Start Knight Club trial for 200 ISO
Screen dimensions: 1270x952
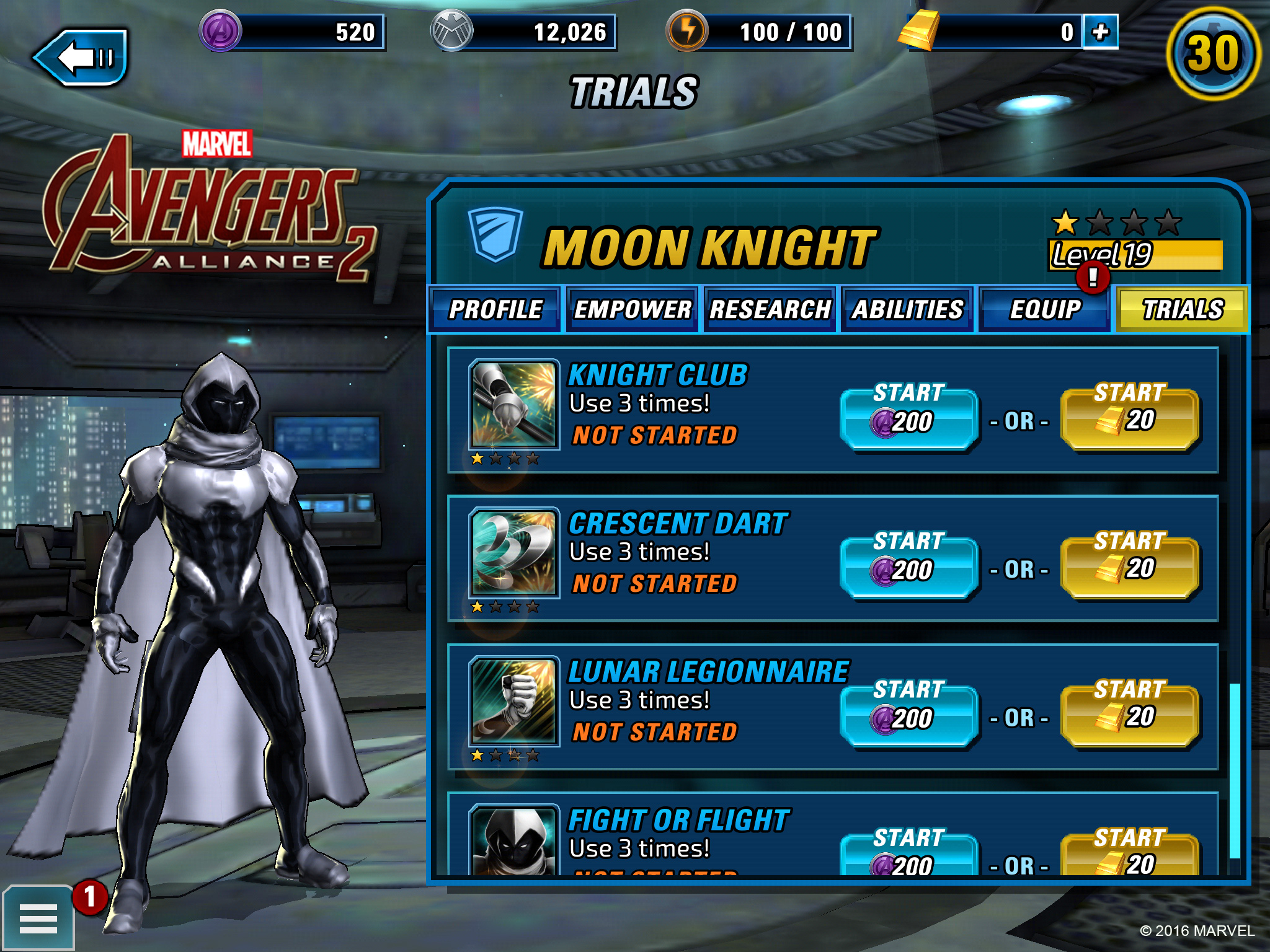pyautogui.click(x=908, y=418)
